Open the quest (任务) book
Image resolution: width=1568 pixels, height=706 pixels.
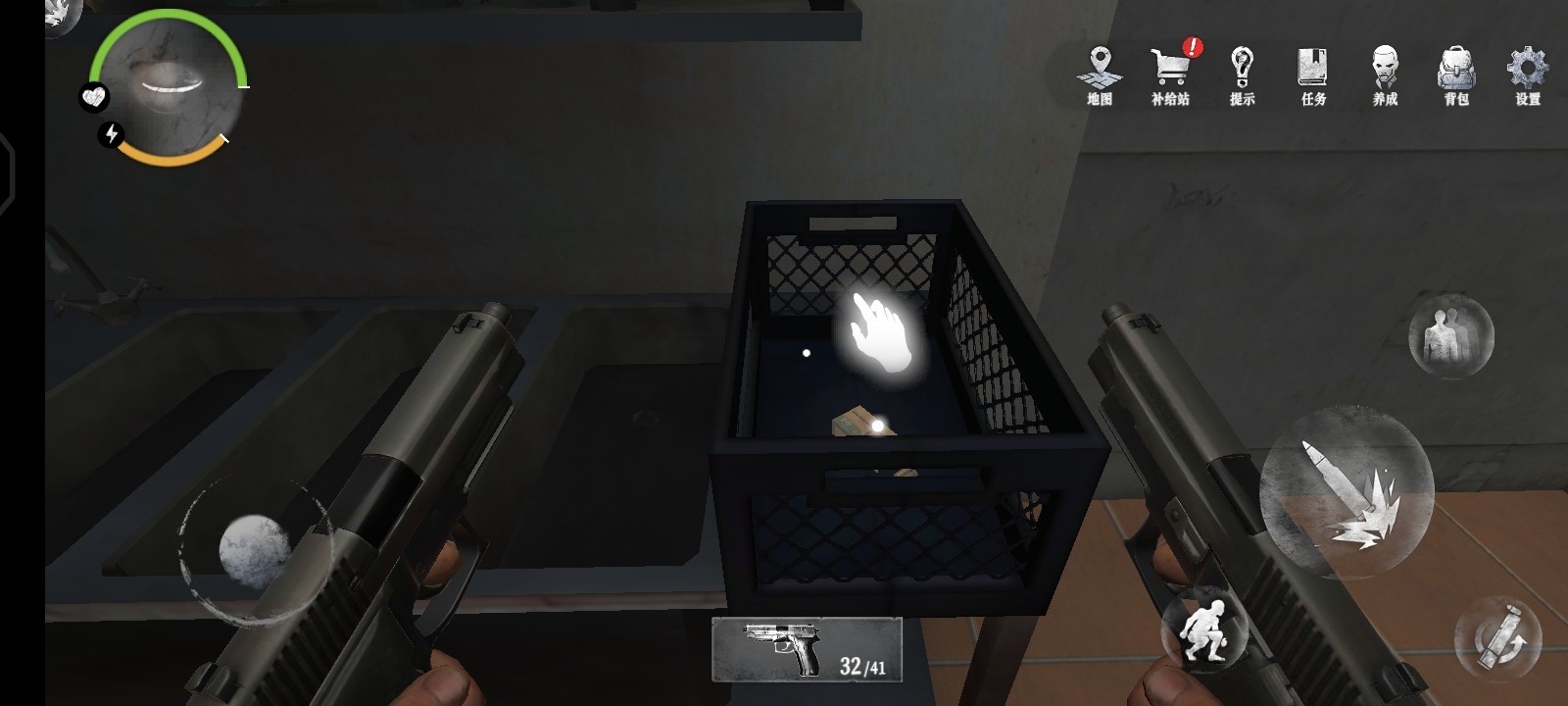click(1313, 76)
